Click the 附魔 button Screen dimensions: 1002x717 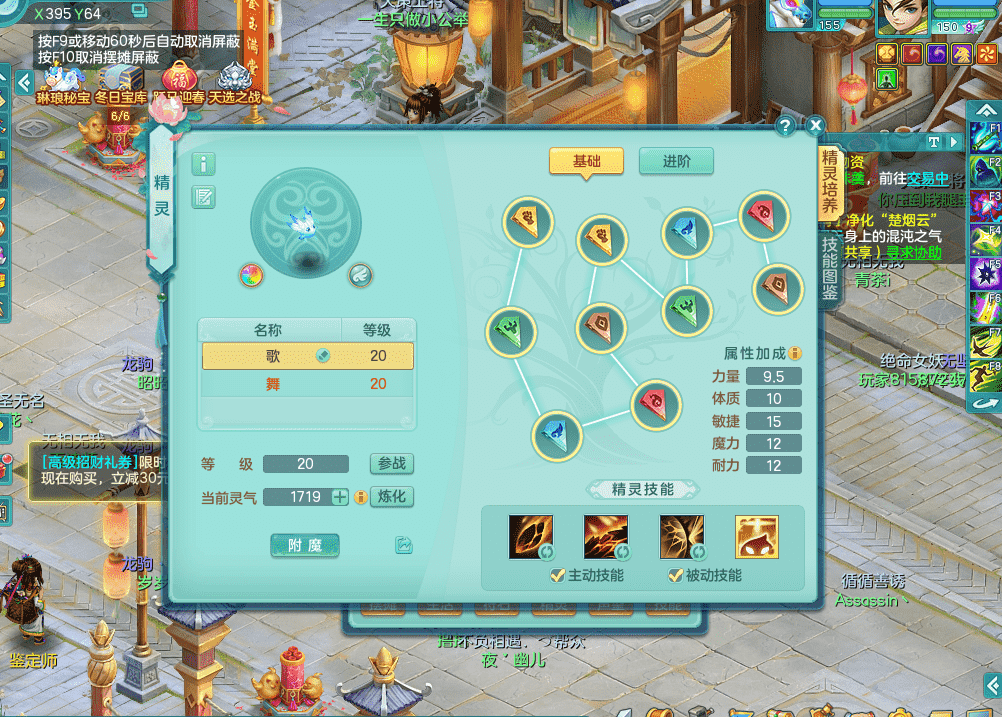[x=305, y=545]
